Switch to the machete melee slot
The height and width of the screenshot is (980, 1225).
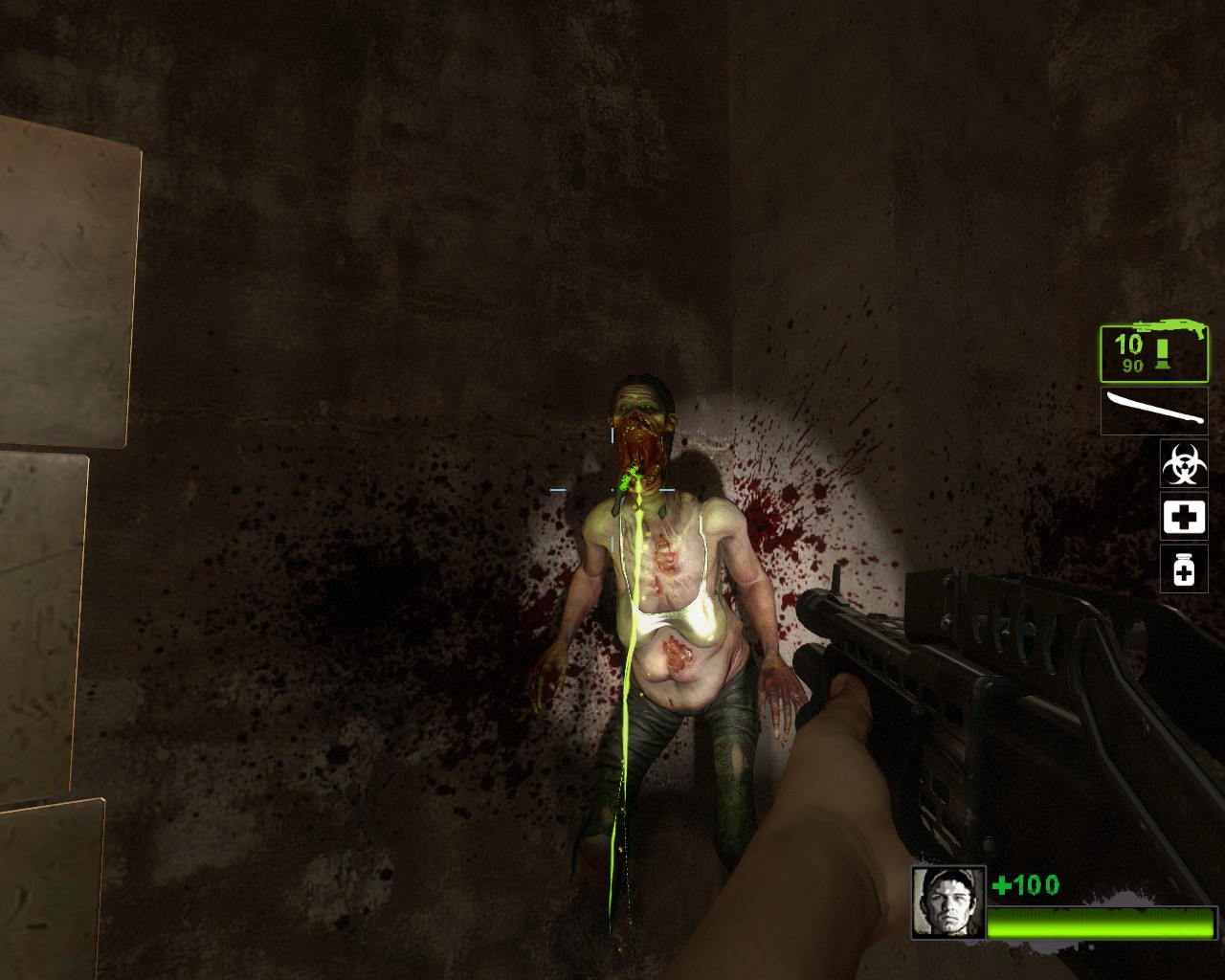point(1153,411)
